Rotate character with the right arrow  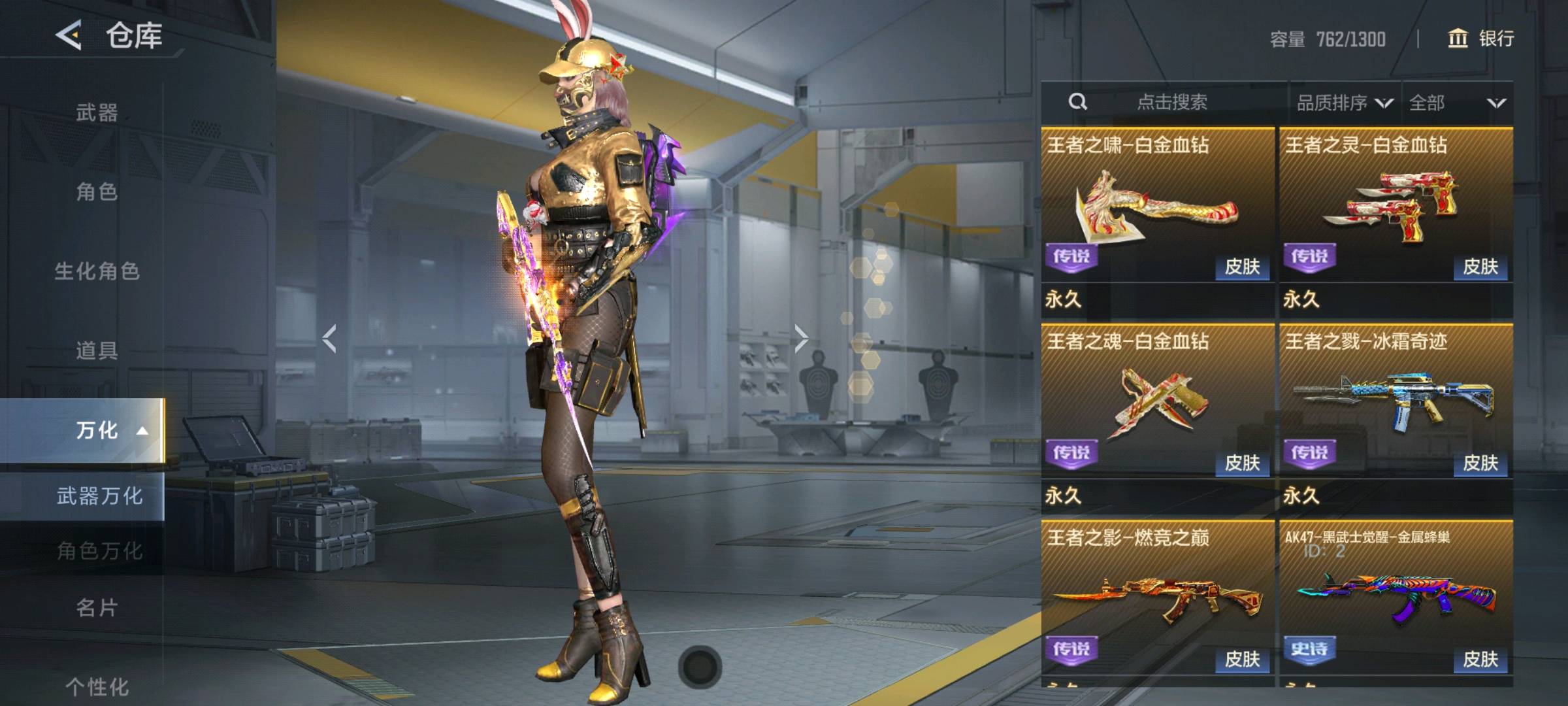coord(801,339)
